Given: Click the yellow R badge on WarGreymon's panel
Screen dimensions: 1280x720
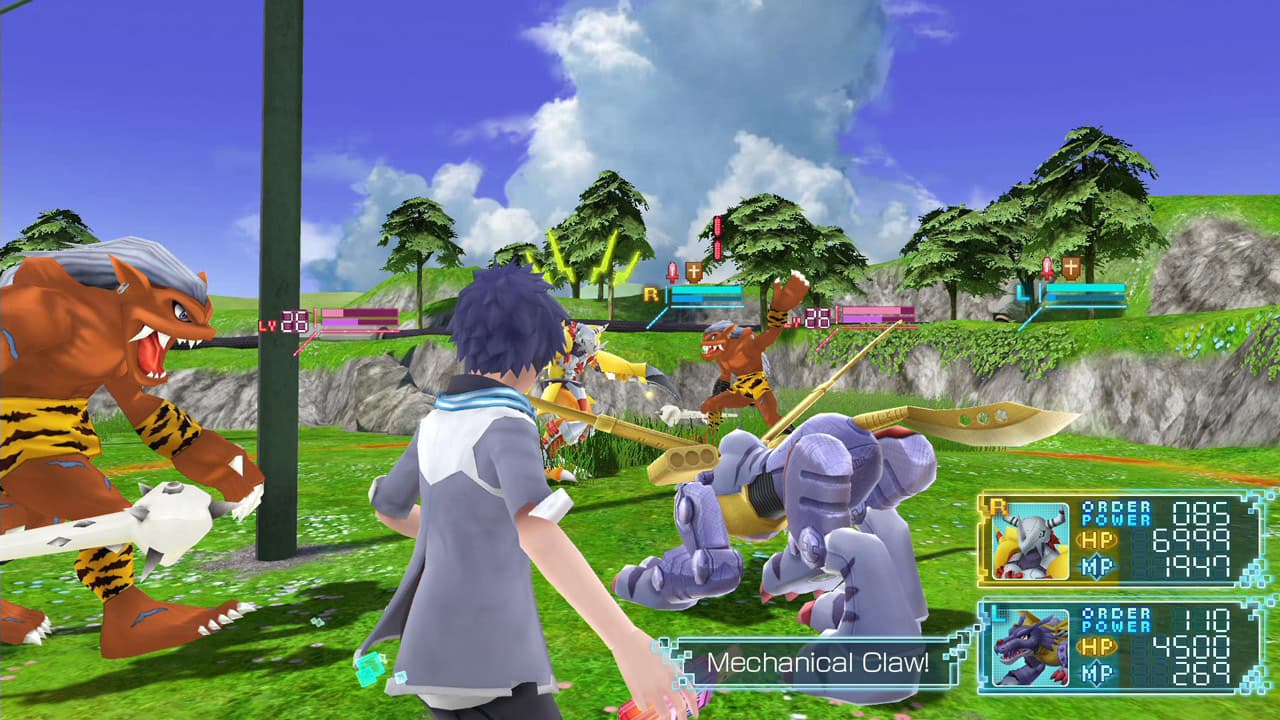Looking at the screenshot, I should (998, 505).
